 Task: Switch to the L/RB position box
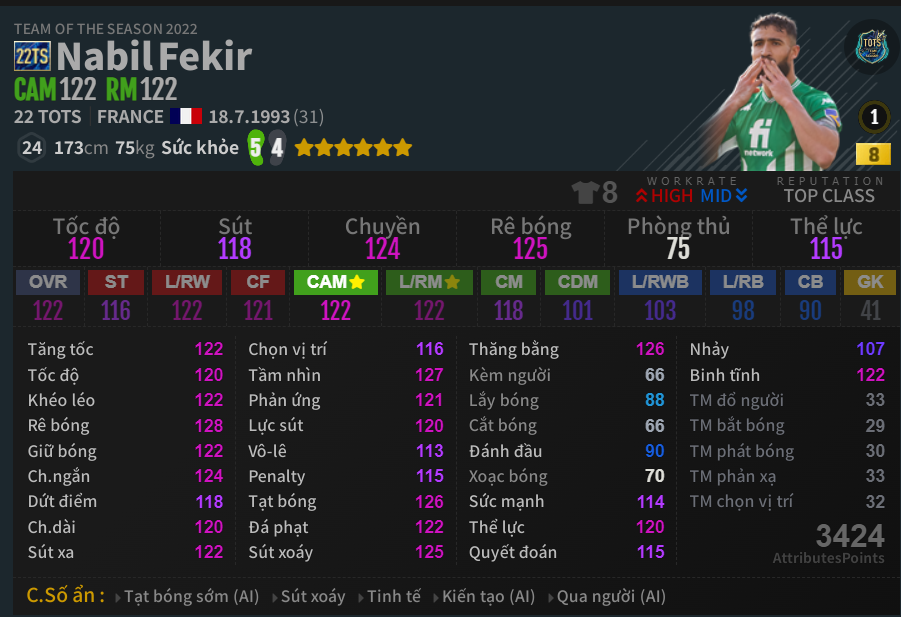pyautogui.click(x=743, y=282)
